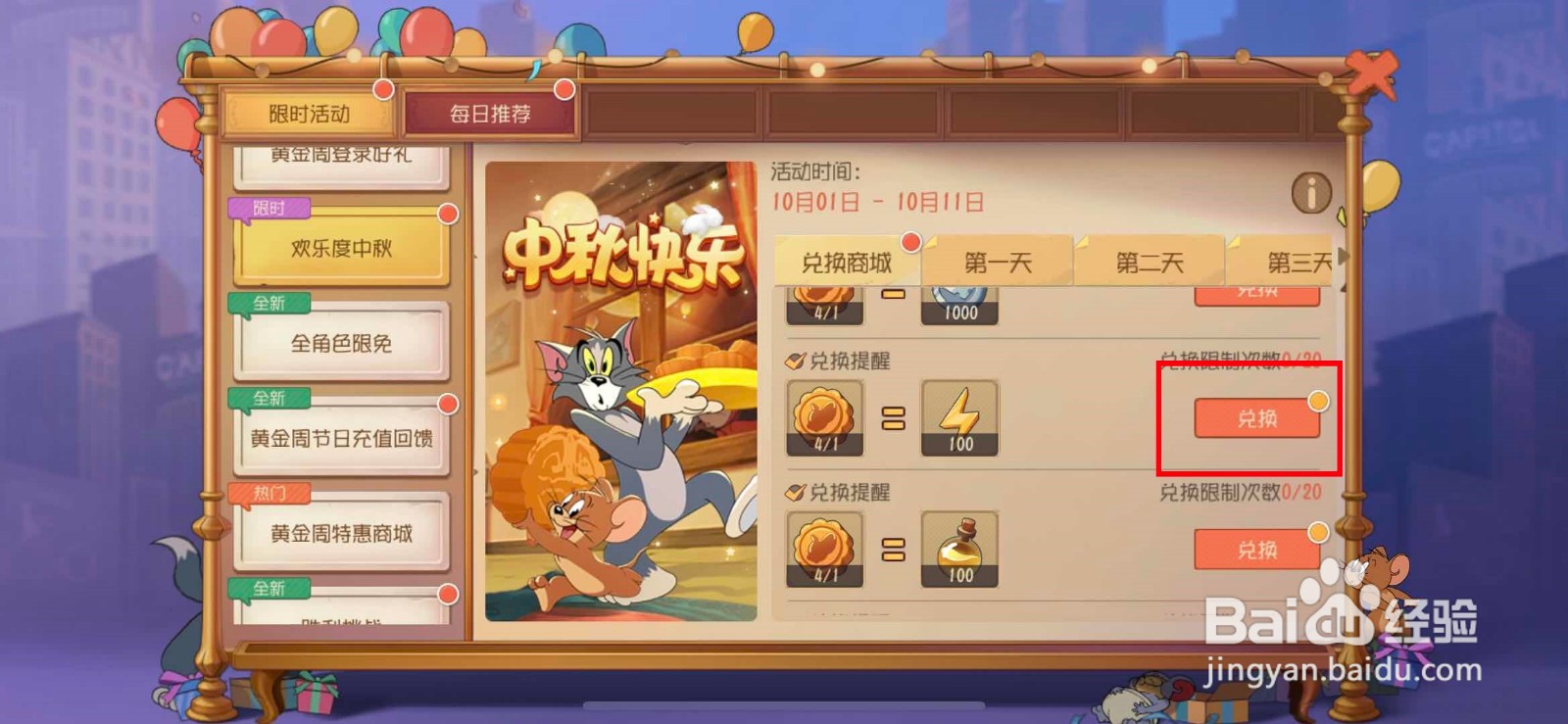Open the 兑换商城 tab
This screenshot has height=724, width=1568.
tap(847, 261)
